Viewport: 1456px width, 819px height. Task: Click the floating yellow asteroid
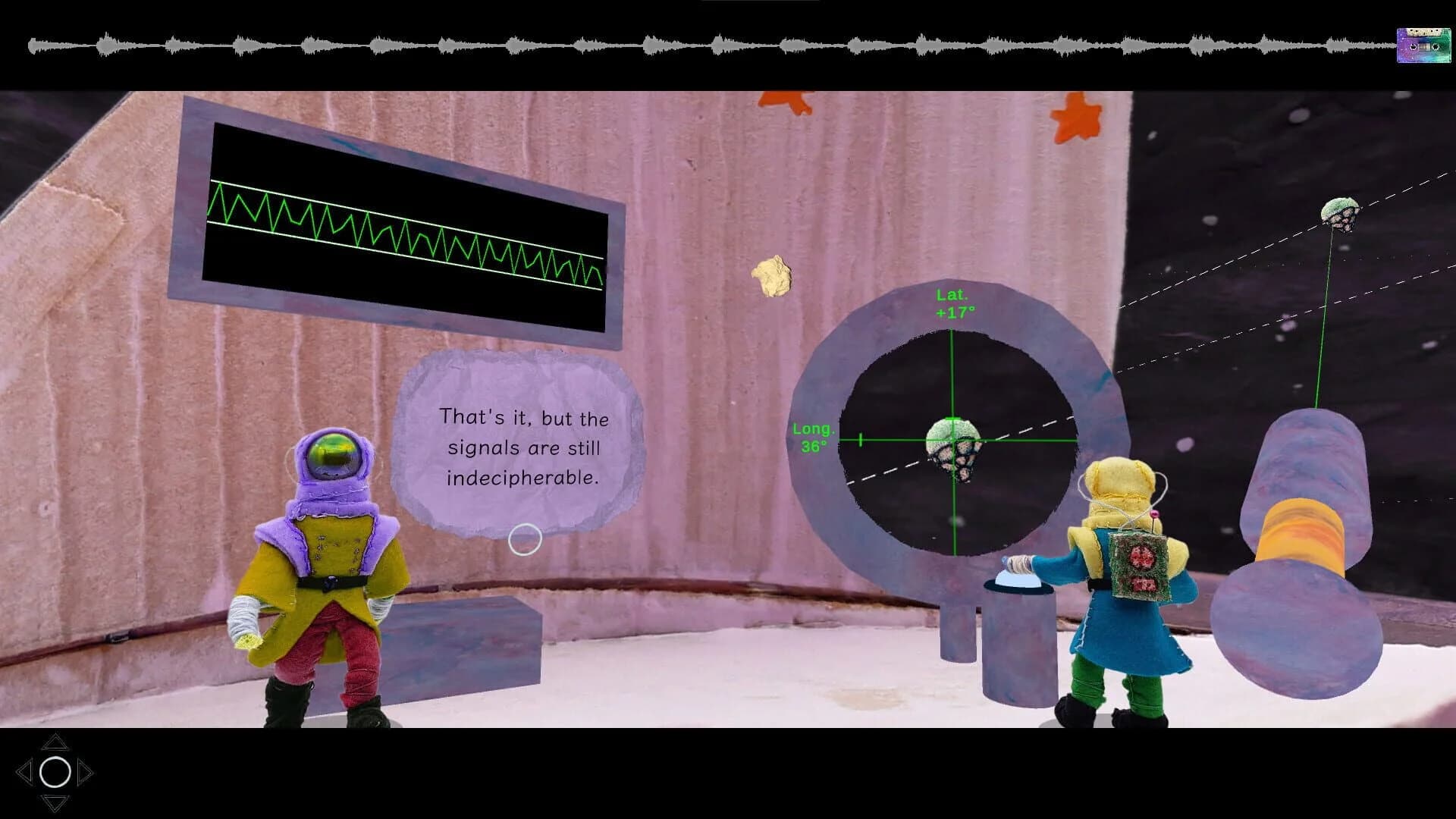pos(773,273)
